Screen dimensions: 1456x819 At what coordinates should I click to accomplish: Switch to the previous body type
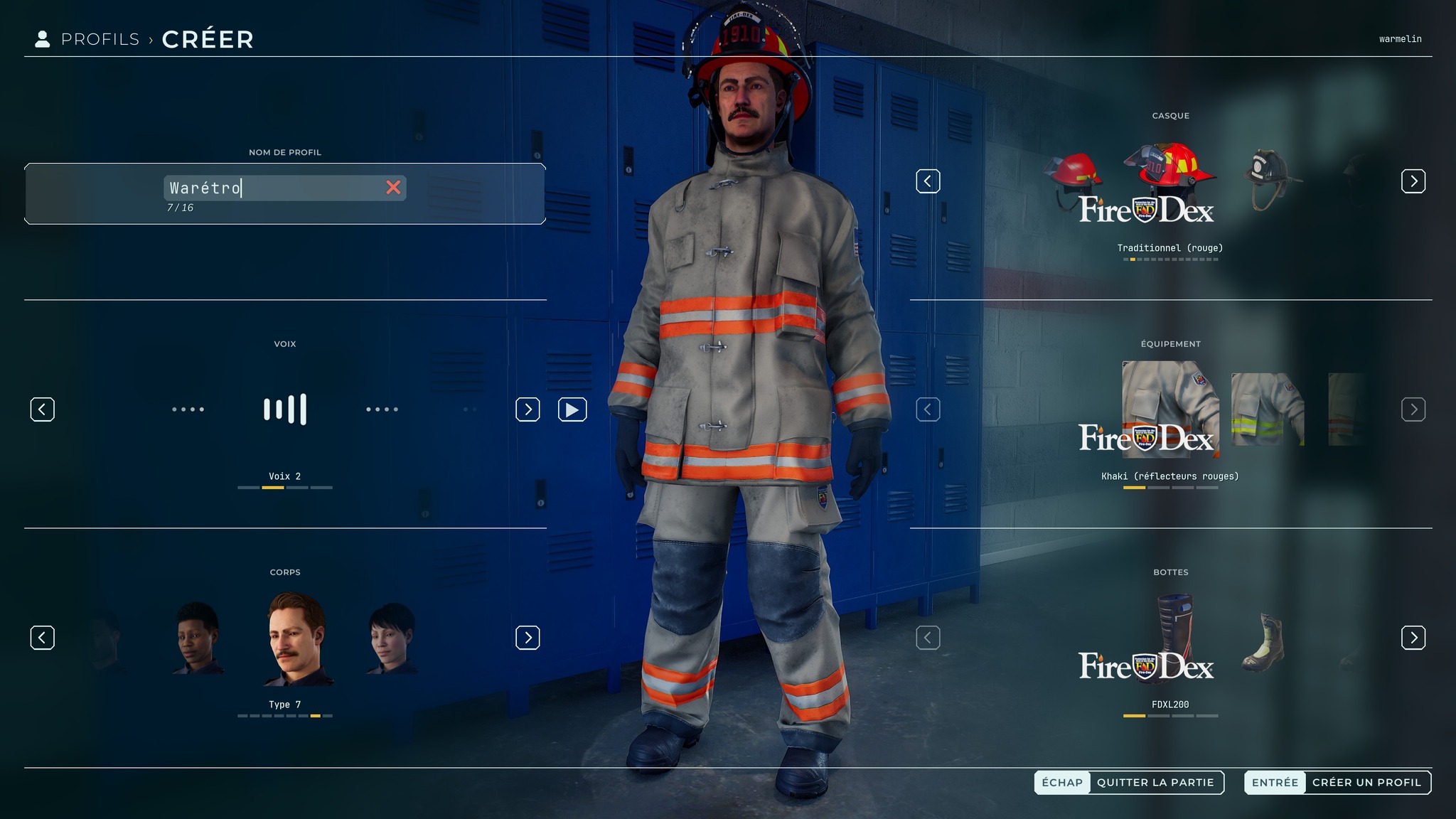coord(43,638)
